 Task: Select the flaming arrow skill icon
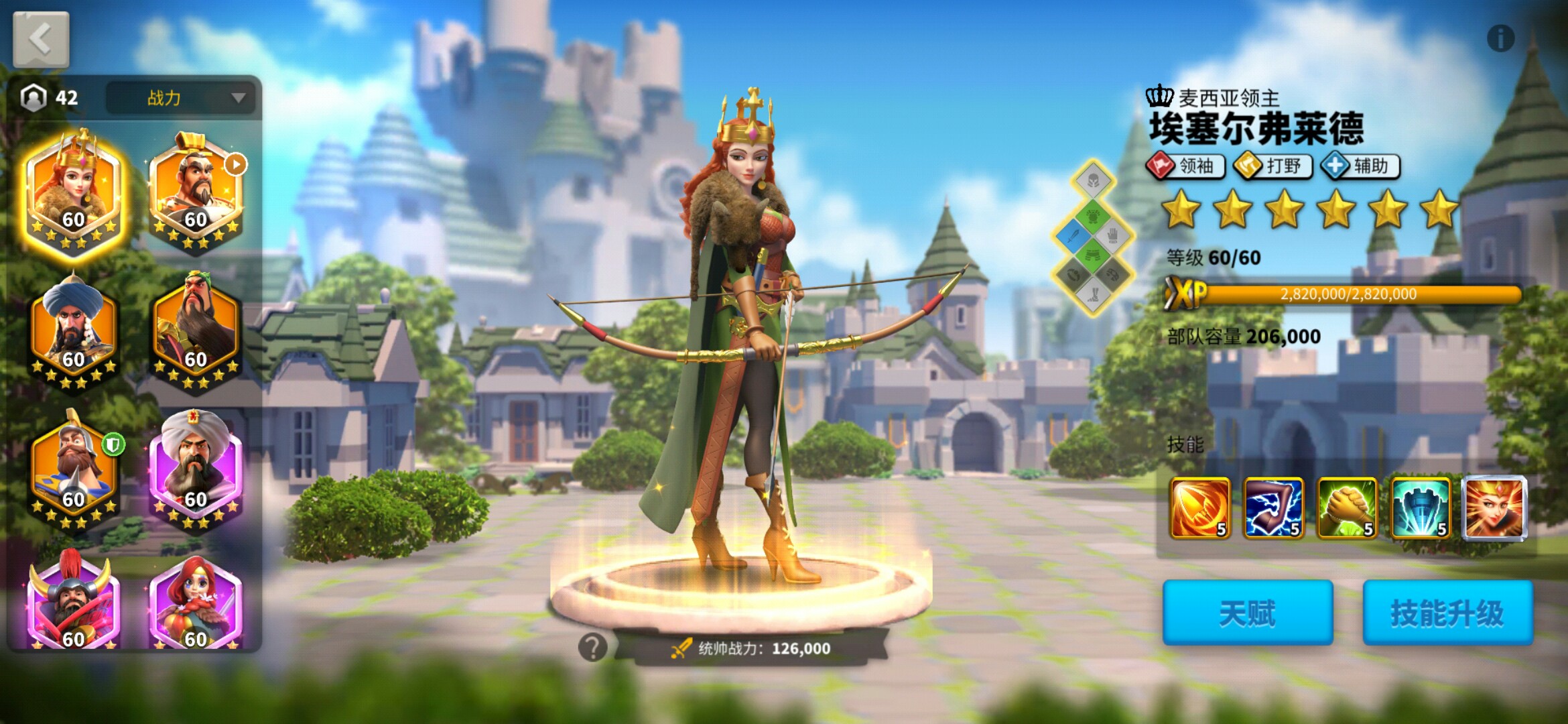point(1199,508)
